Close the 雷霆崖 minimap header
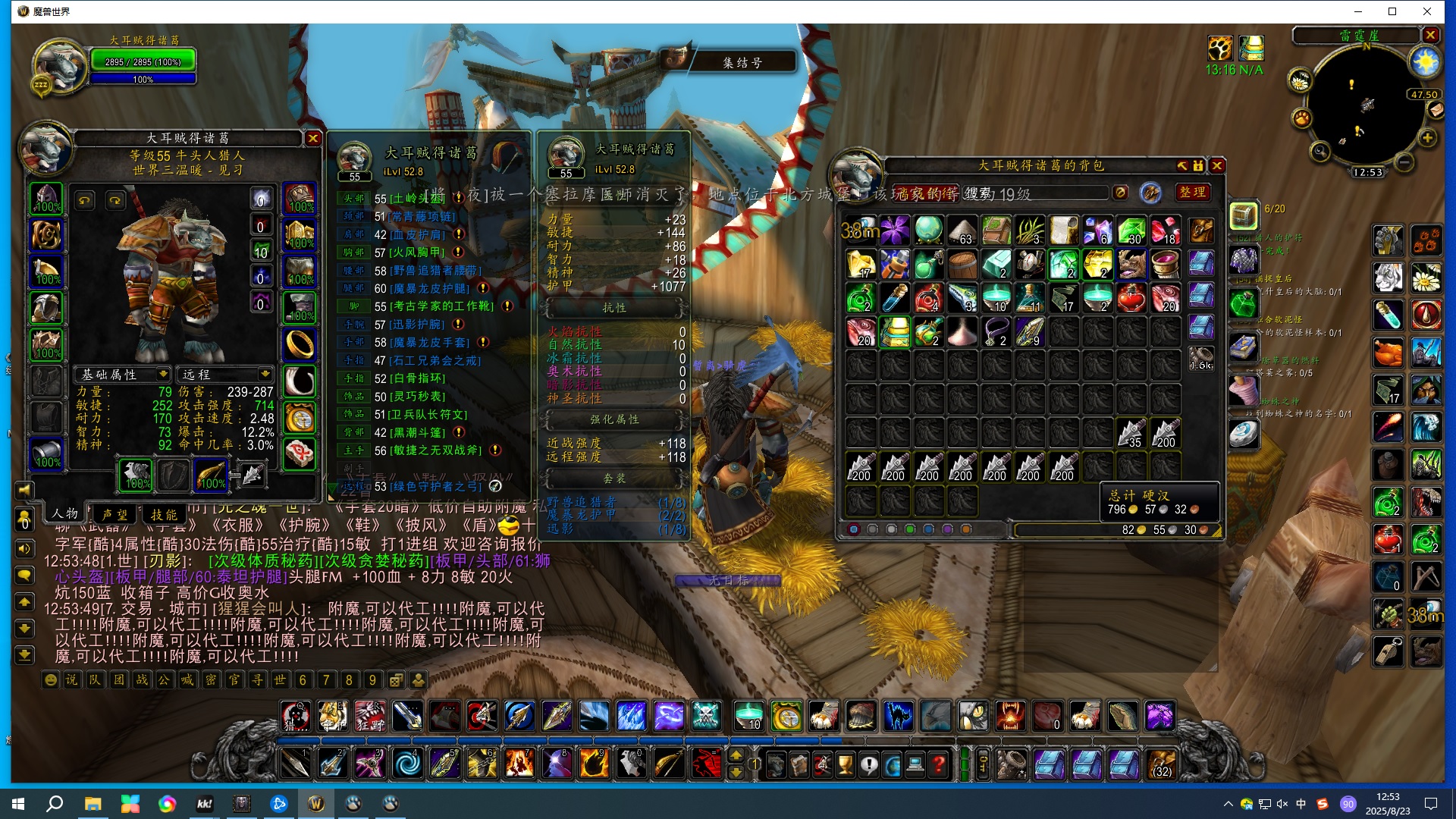Screen dimensions: 1456x819 pos(1430,35)
